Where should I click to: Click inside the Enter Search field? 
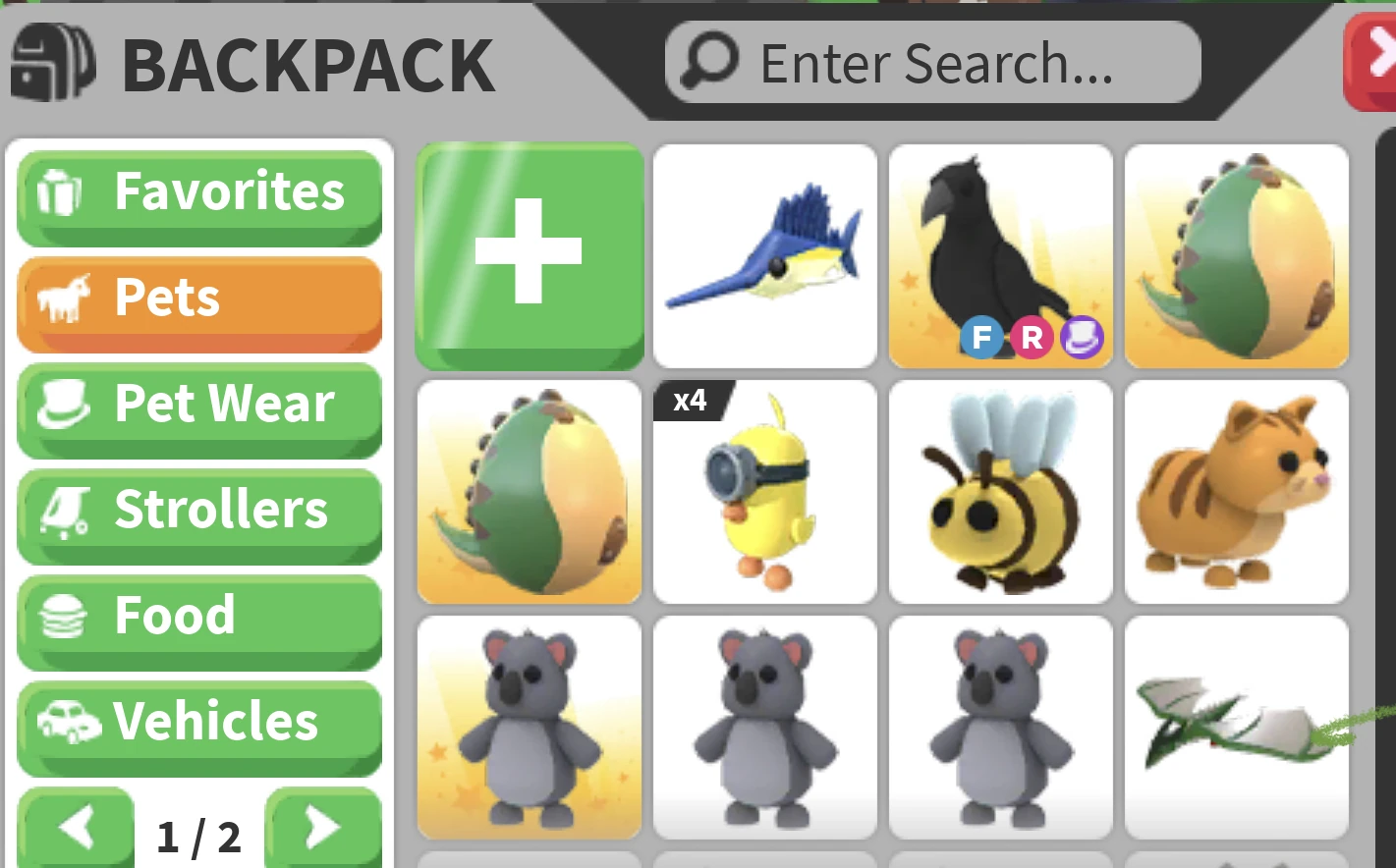coord(933,61)
